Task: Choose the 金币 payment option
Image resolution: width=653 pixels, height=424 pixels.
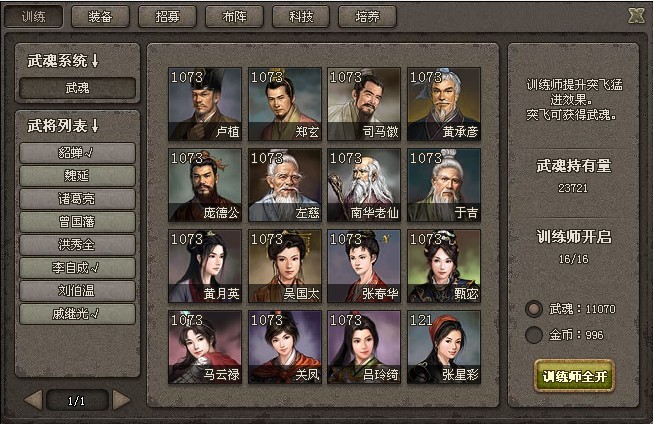Action: pos(534,335)
